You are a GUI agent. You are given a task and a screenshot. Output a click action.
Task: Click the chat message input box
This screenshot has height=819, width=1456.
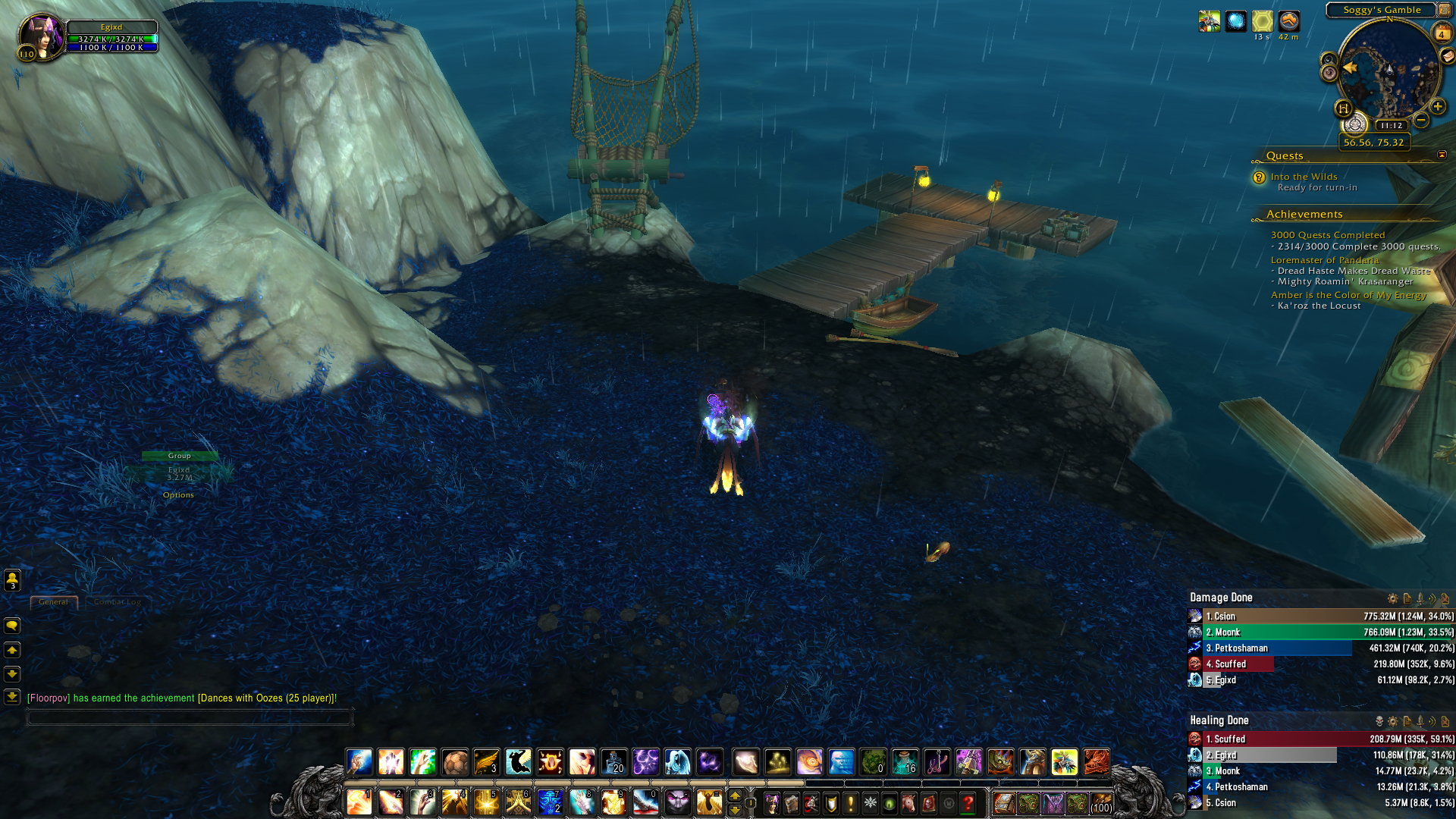coord(190,717)
